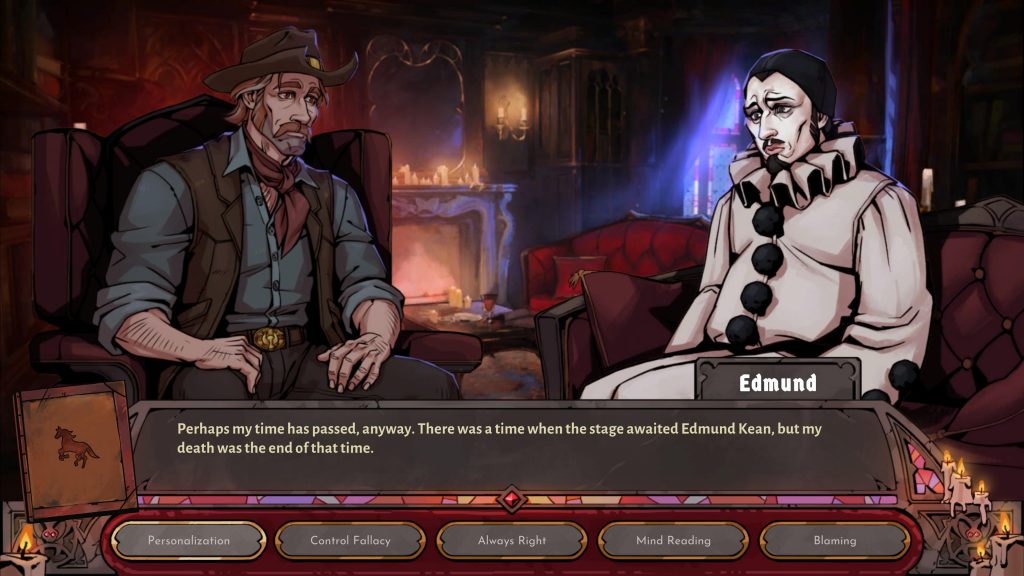Screen dimensions: 1024x576
Task: Choose the Personalization answer
Action: point(188,541)
